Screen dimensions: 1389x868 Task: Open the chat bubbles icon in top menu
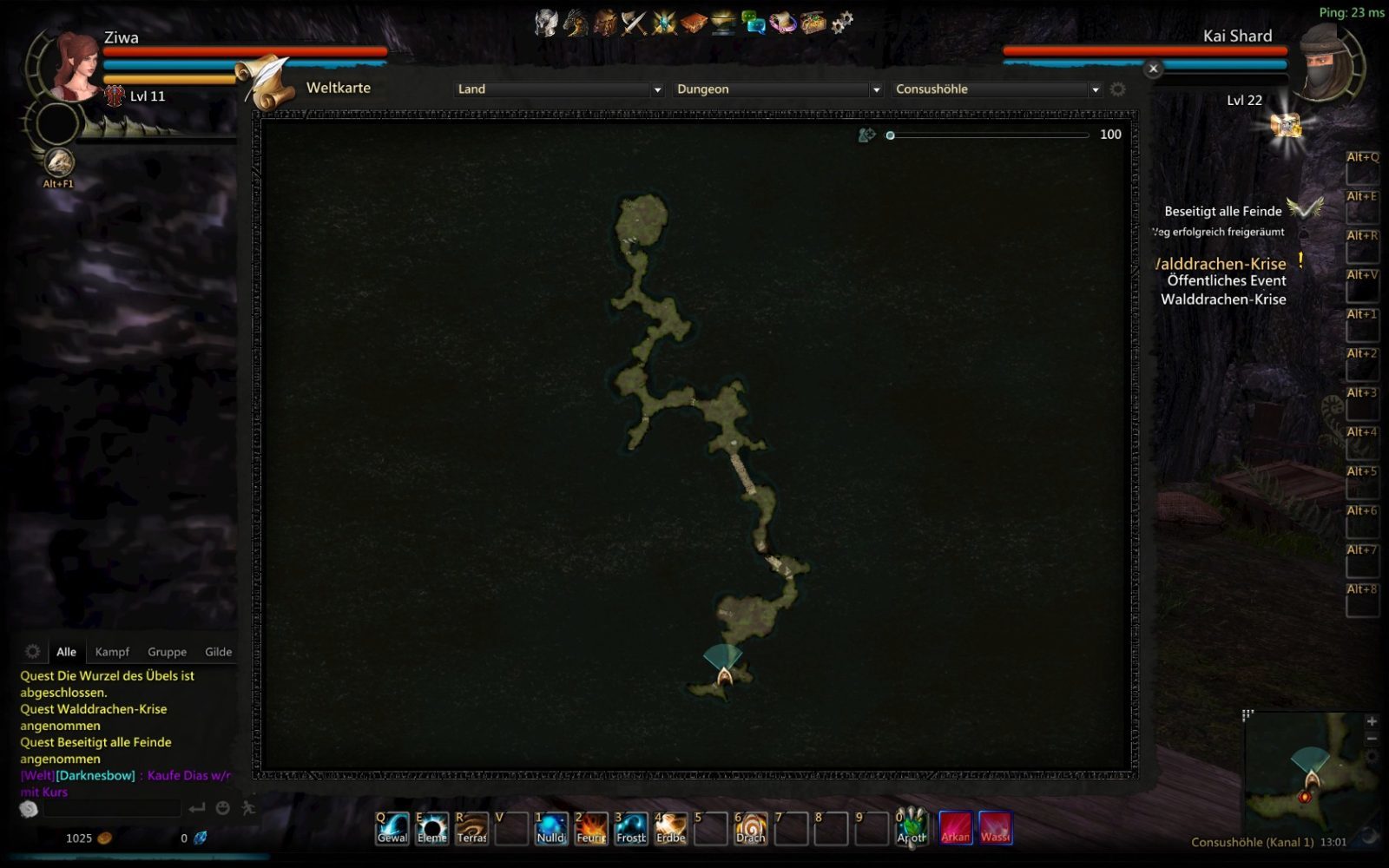pyautogui.click(x=753, y=23)
